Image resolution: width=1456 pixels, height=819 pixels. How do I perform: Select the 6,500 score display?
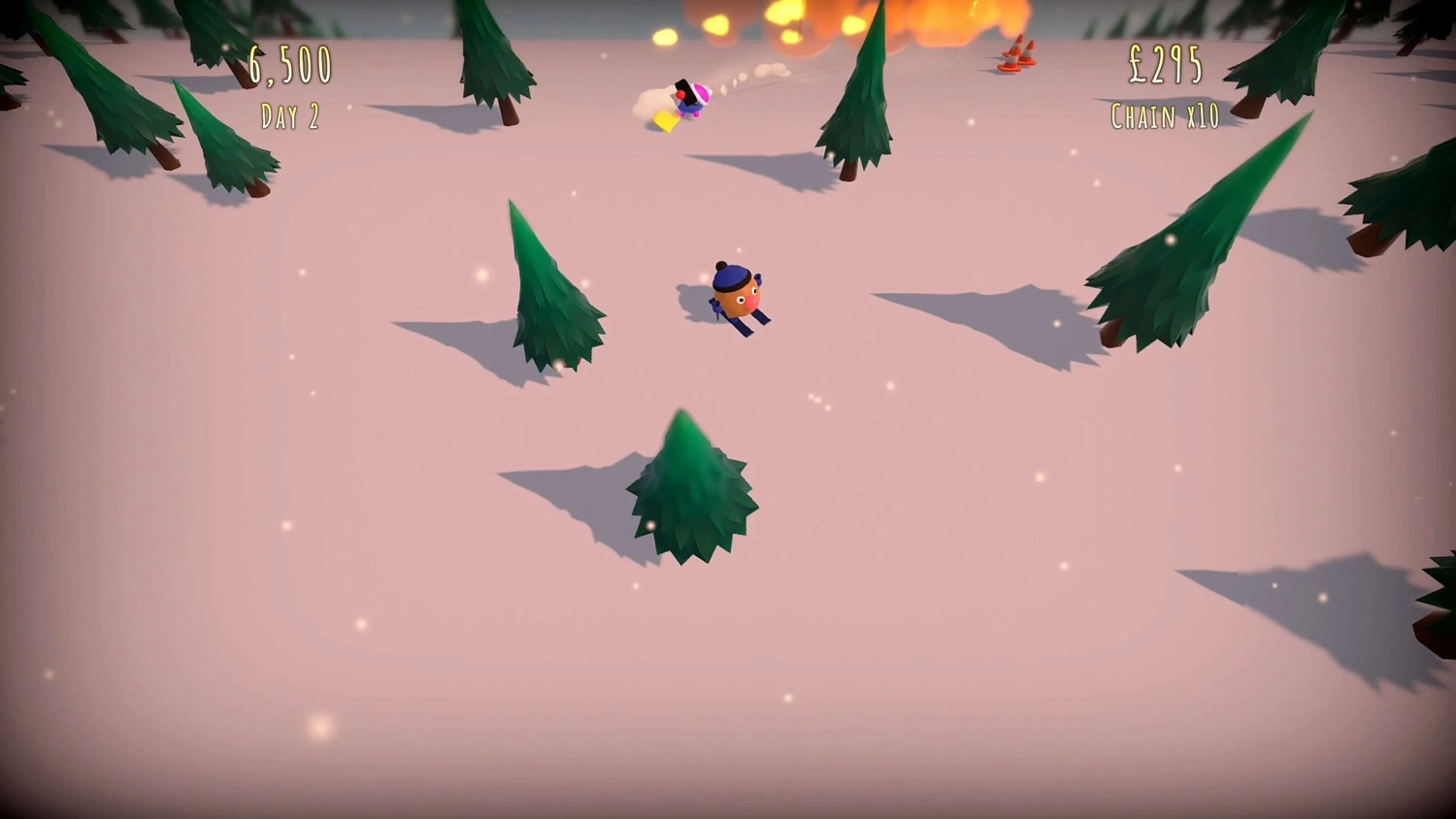point(288,66)
